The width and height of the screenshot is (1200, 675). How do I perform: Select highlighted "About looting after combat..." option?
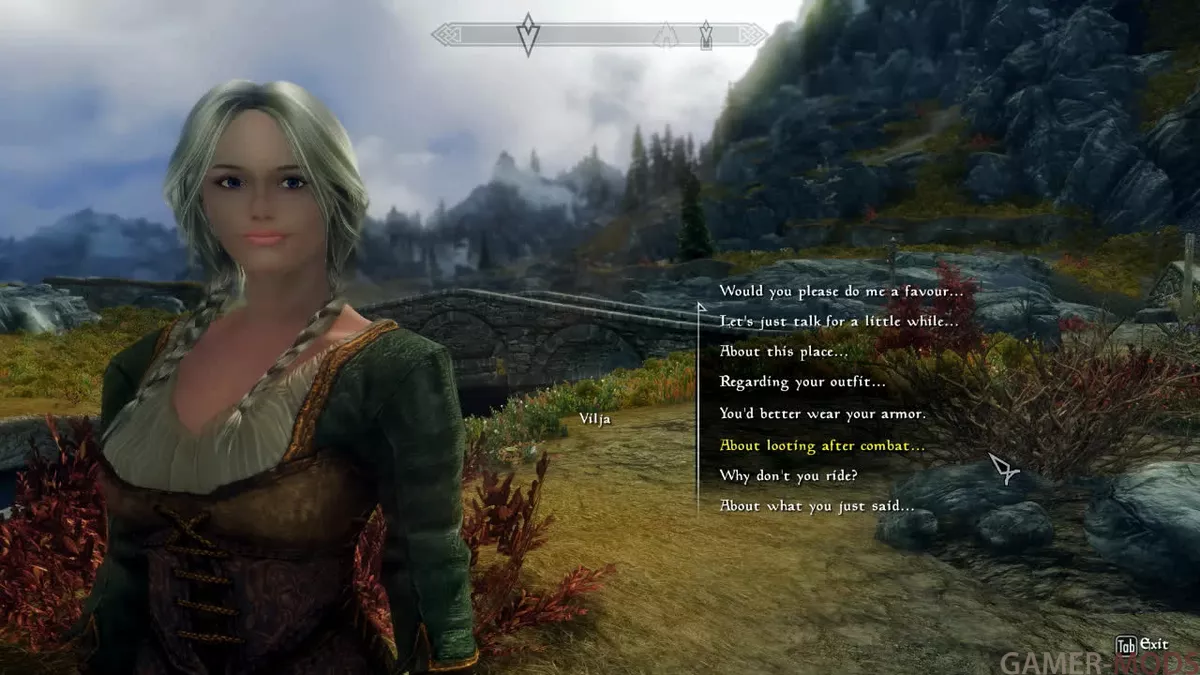822,445
